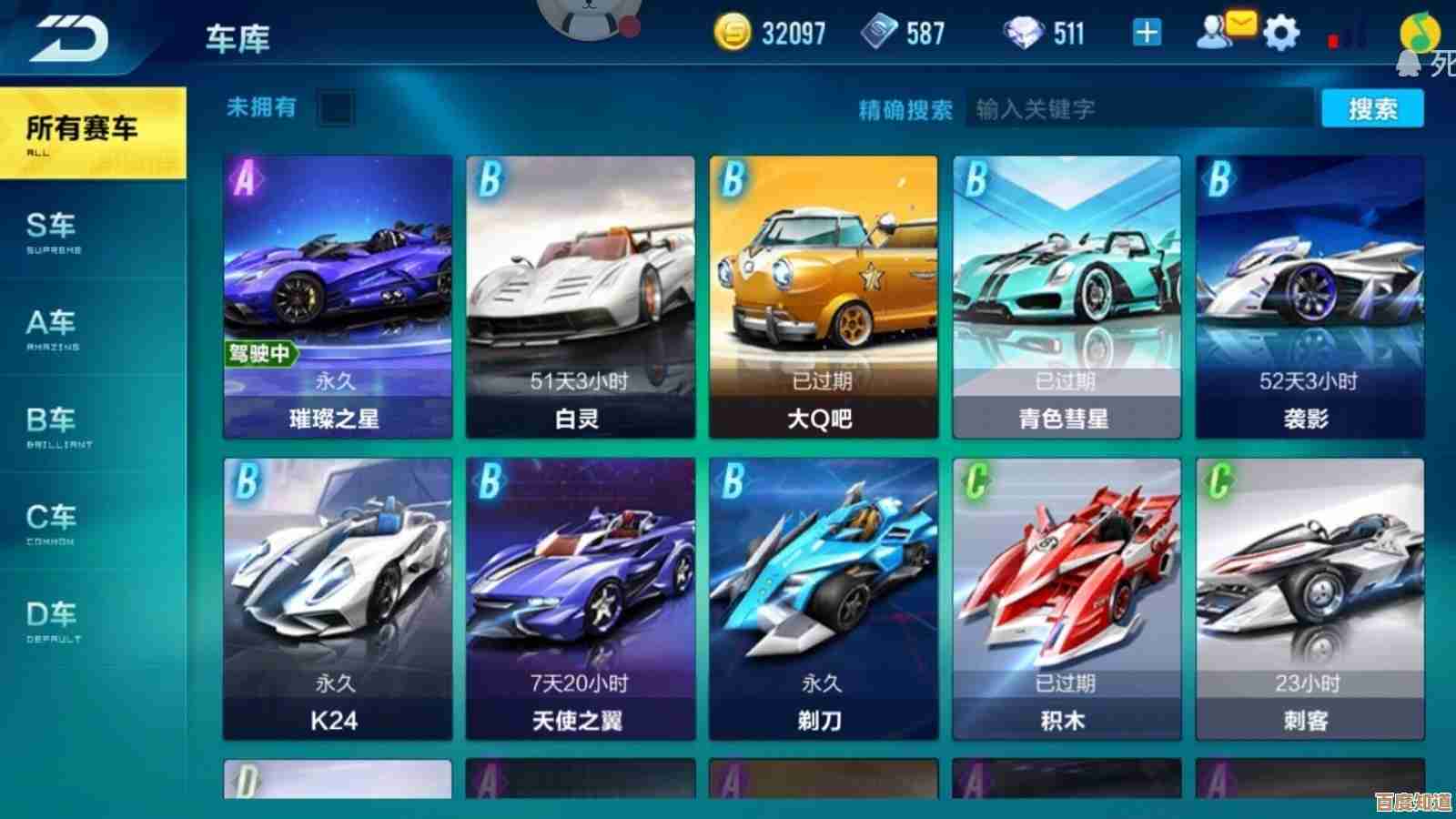
Task: Click the game logo in top left corner
Action: [70, 36]
